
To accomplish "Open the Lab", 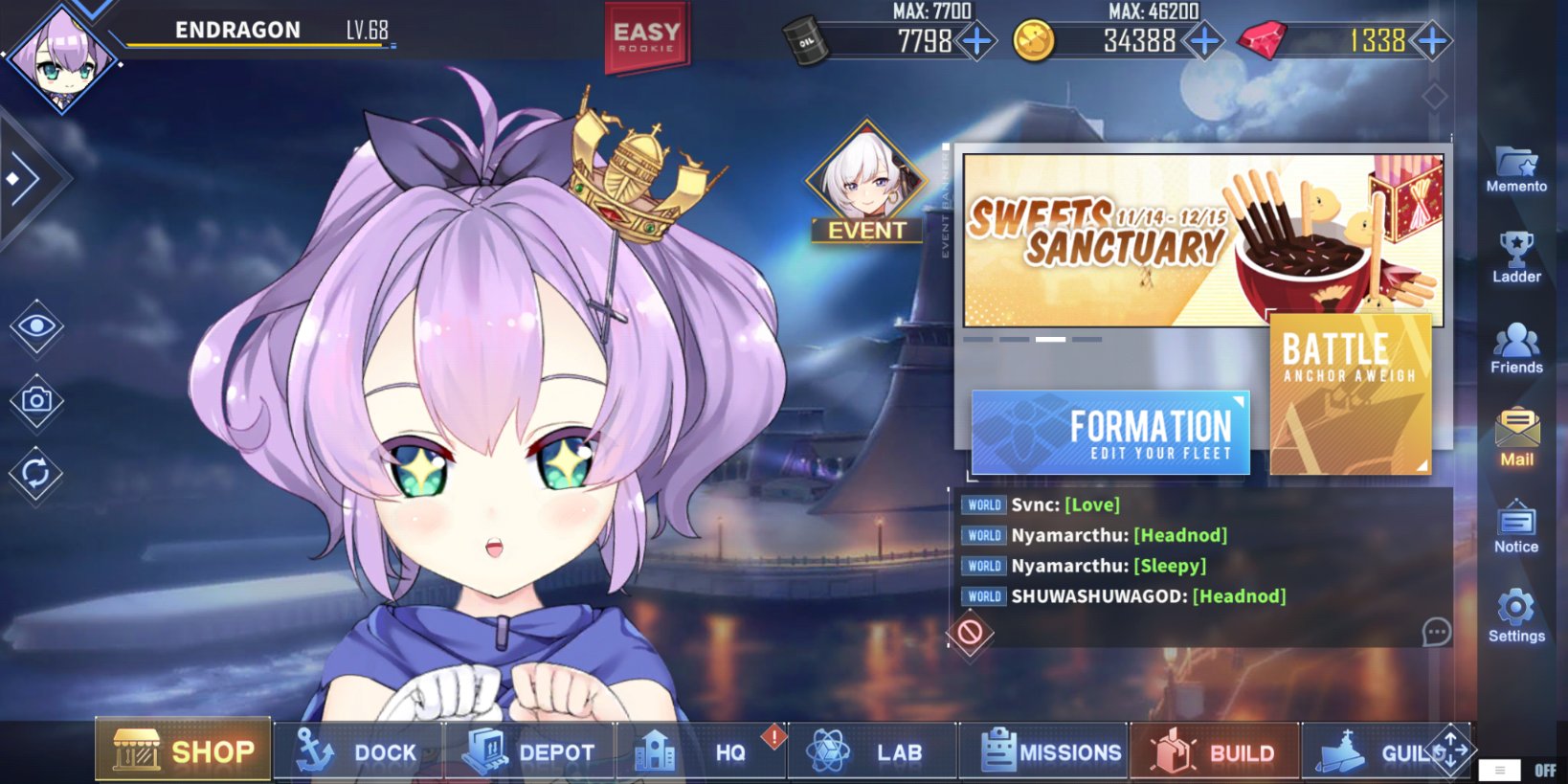I will [869, 752].
